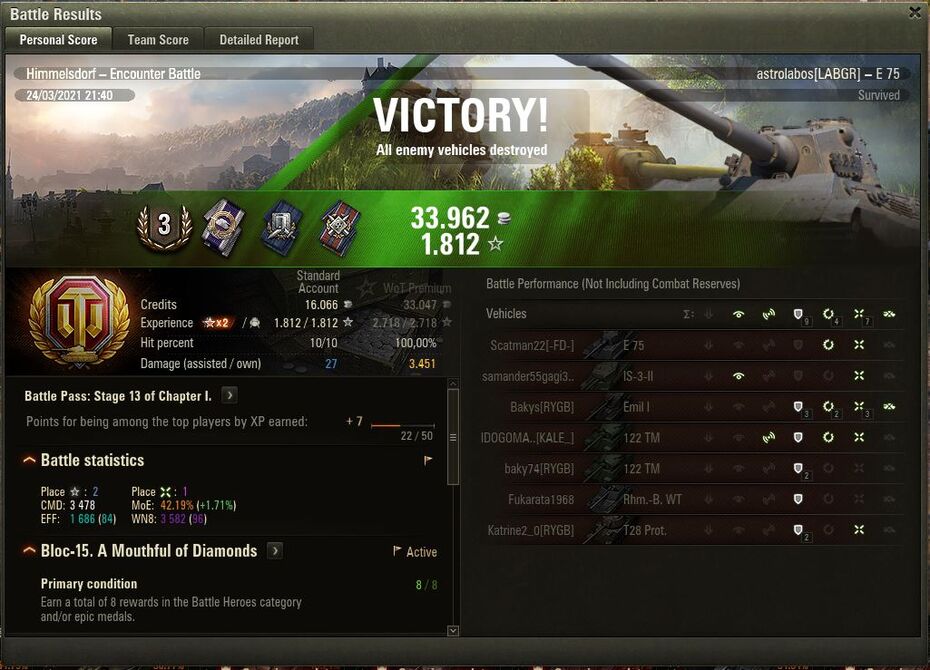Collapse the Bloc-15 mission section

click(29, 551)
